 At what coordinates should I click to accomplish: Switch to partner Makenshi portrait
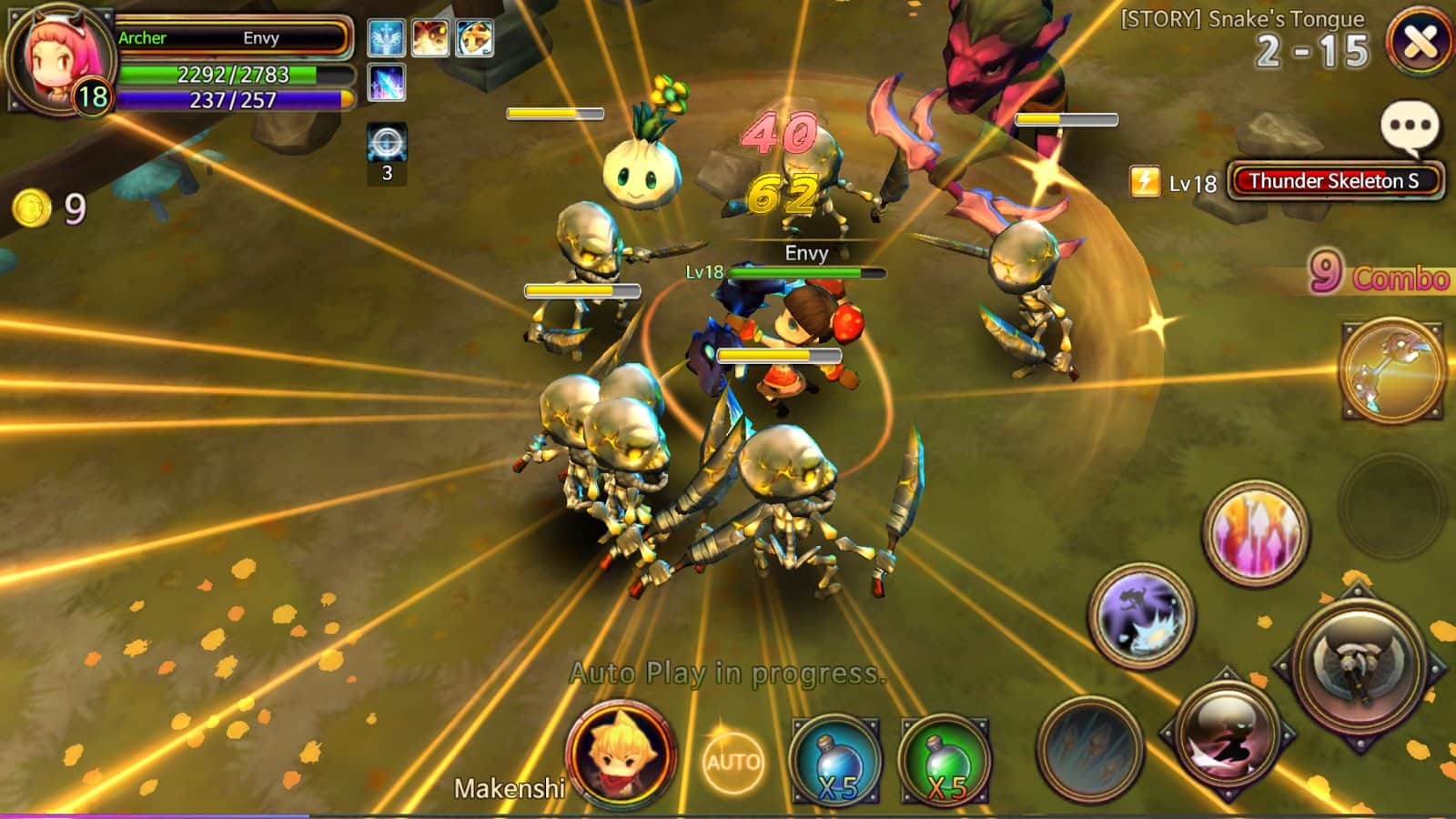coord(620,753)
